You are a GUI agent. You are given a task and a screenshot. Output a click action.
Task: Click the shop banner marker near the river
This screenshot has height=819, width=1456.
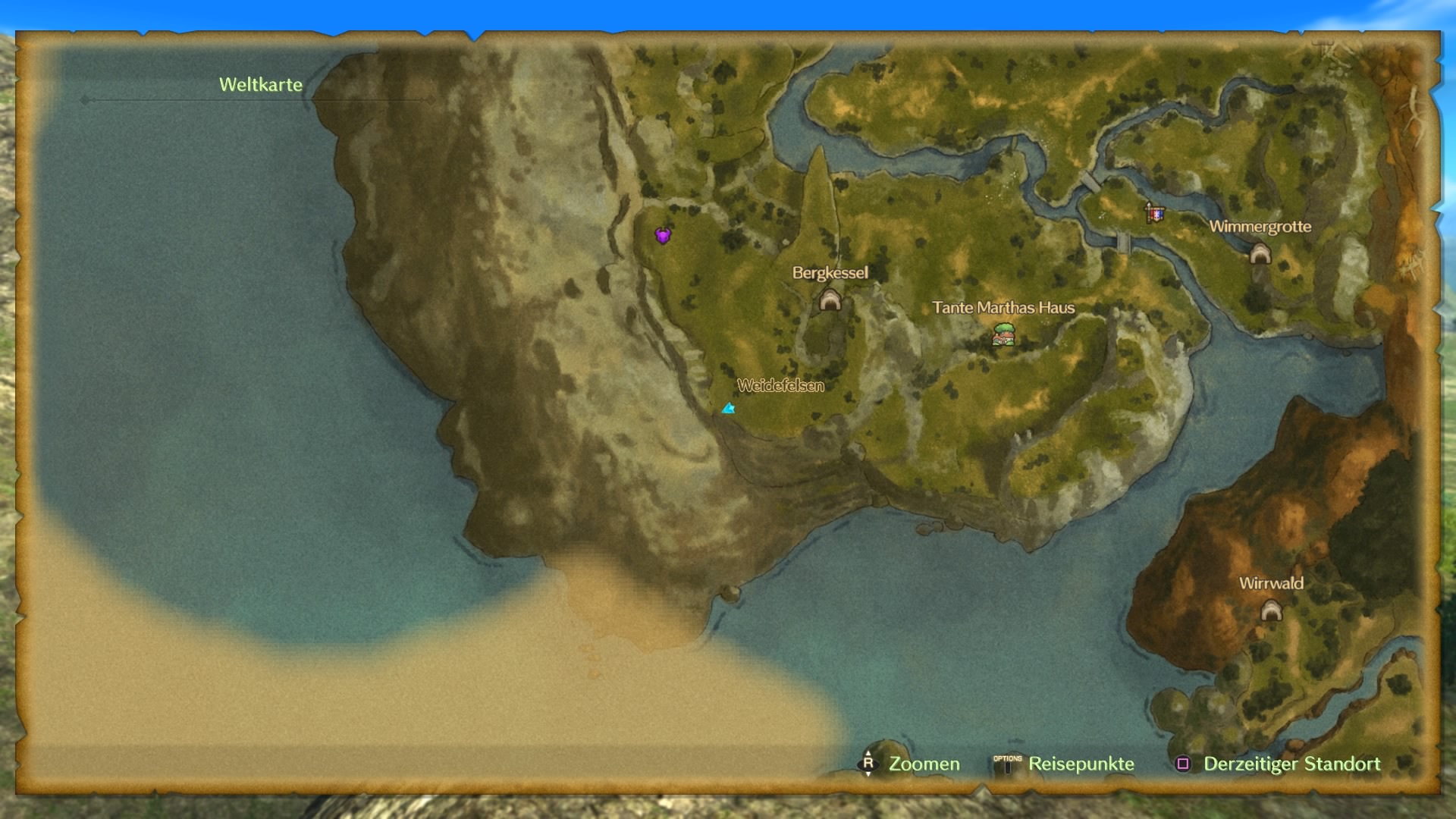coord(1154,213)
